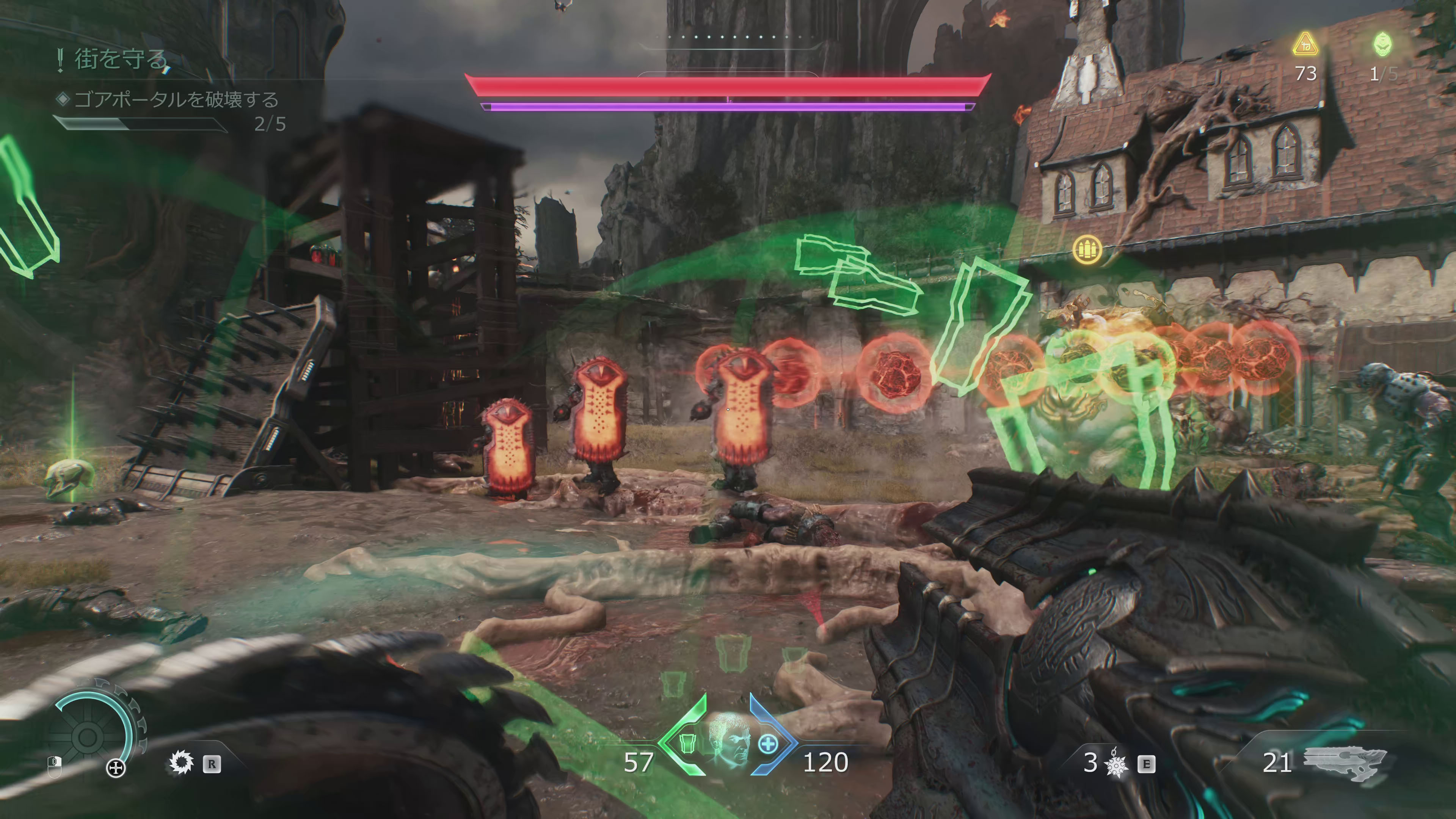
Task: Select the gold currency triangle icon
Action: coord(1305,45)
